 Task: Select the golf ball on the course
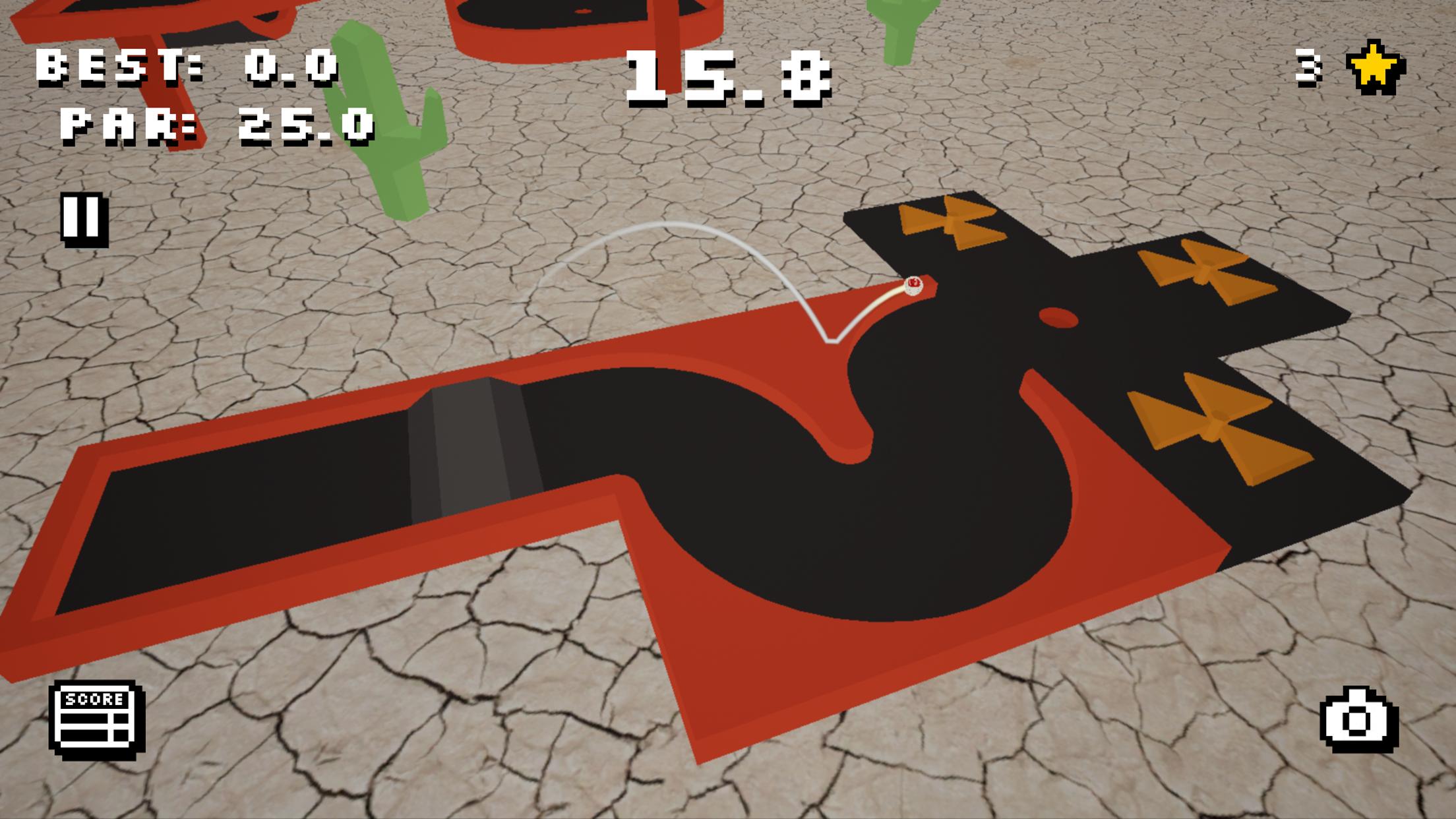click(914, 288)
